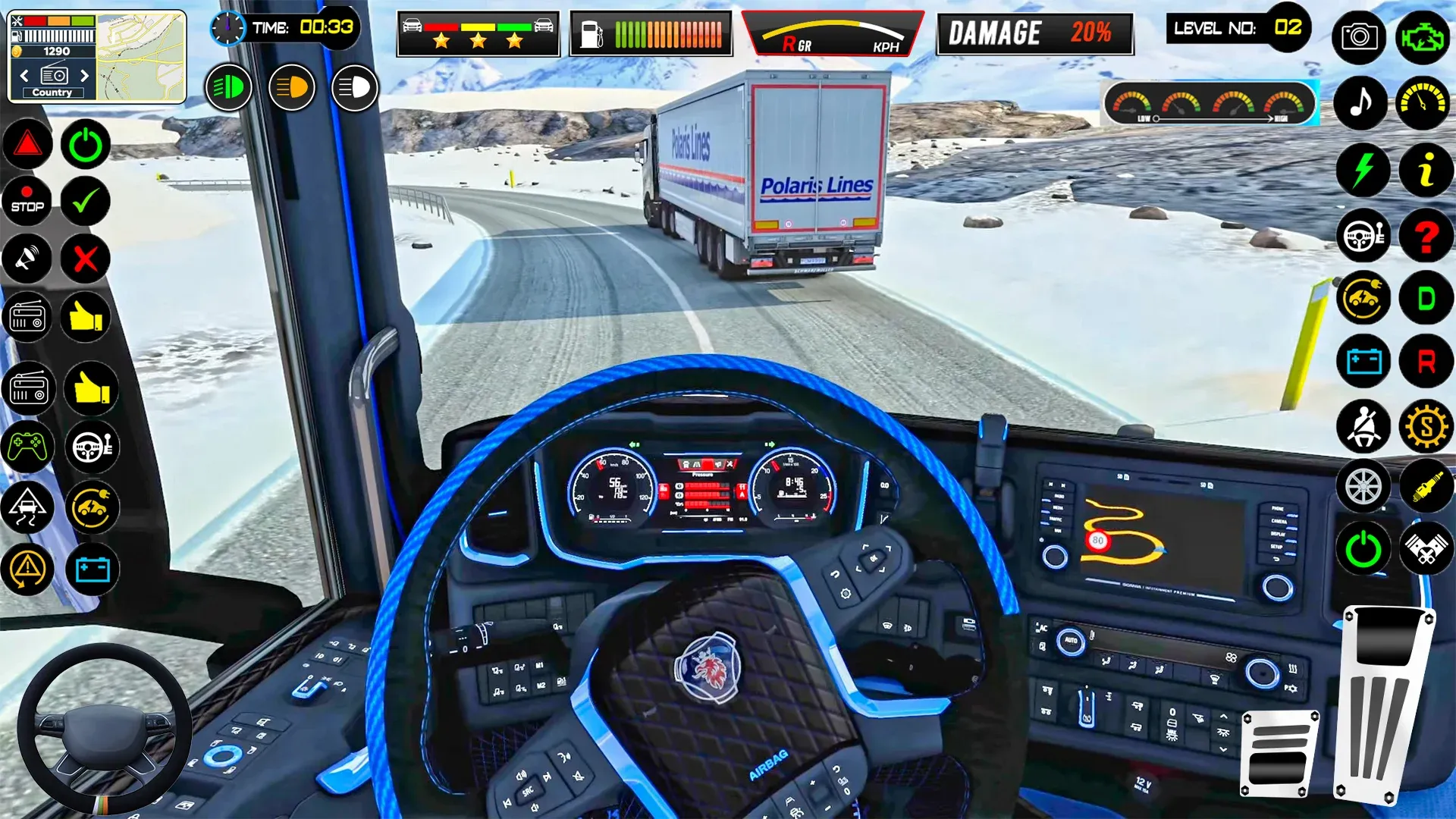The width and height of the screenshot is (1456, 819).
Task: Open the green engine check icon
Action: click(x=1423, y=36)
